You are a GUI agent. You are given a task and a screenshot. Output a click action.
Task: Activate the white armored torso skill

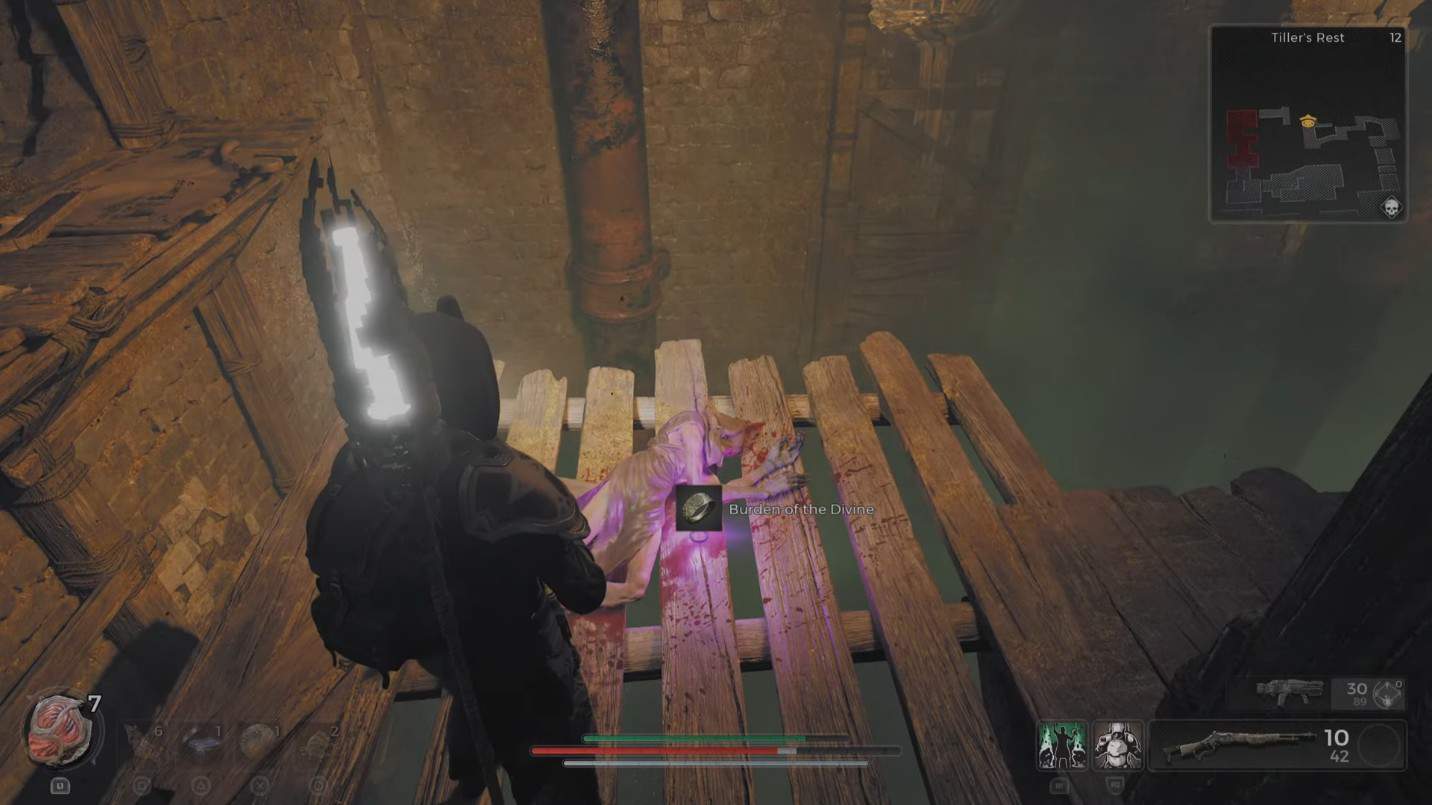pos(1117,745)
